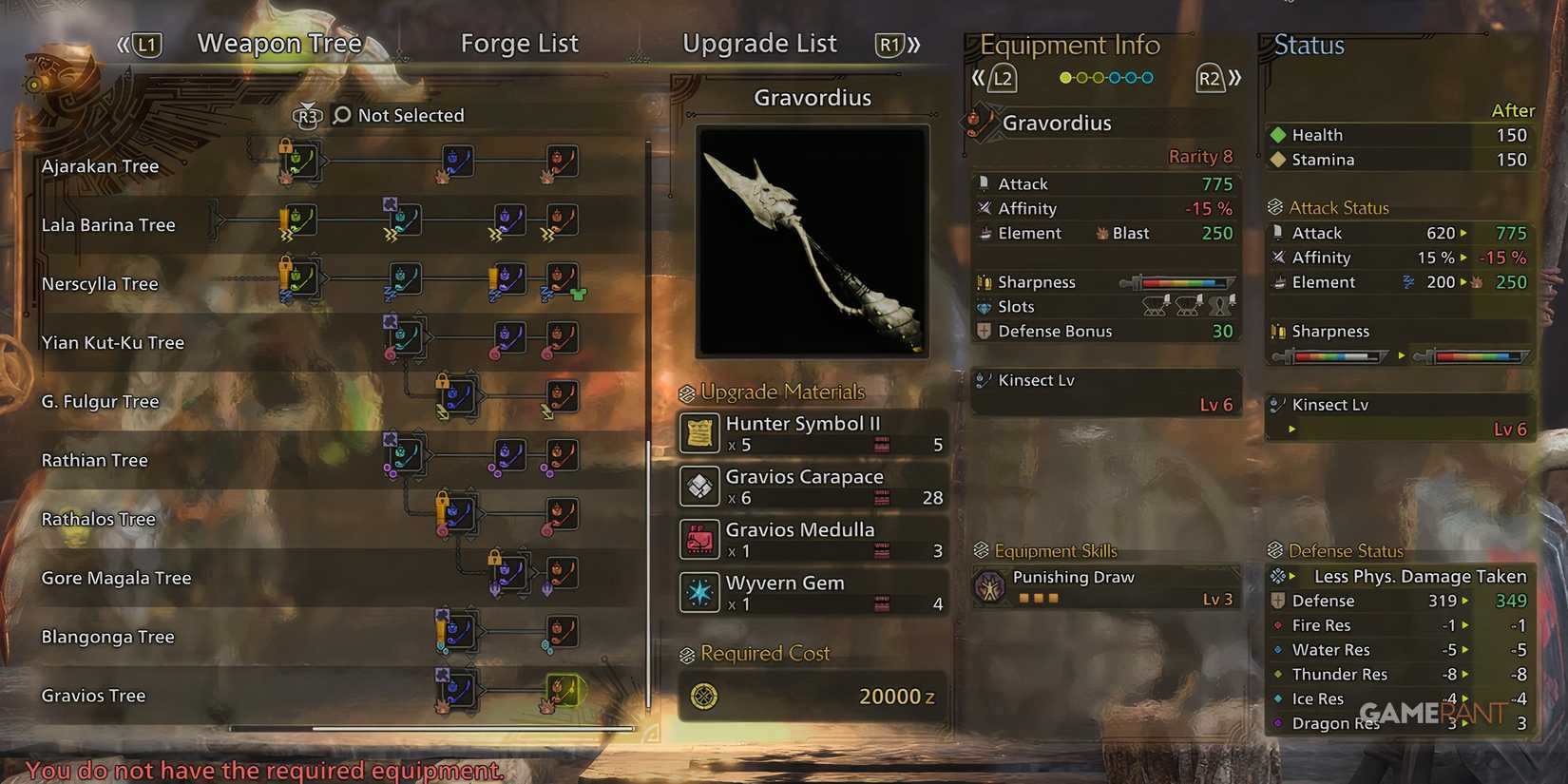This screenshot has width=1568, height=784.
Task: Select the locked Rathalos Tree weapon node
Action: tap(457, 514)
